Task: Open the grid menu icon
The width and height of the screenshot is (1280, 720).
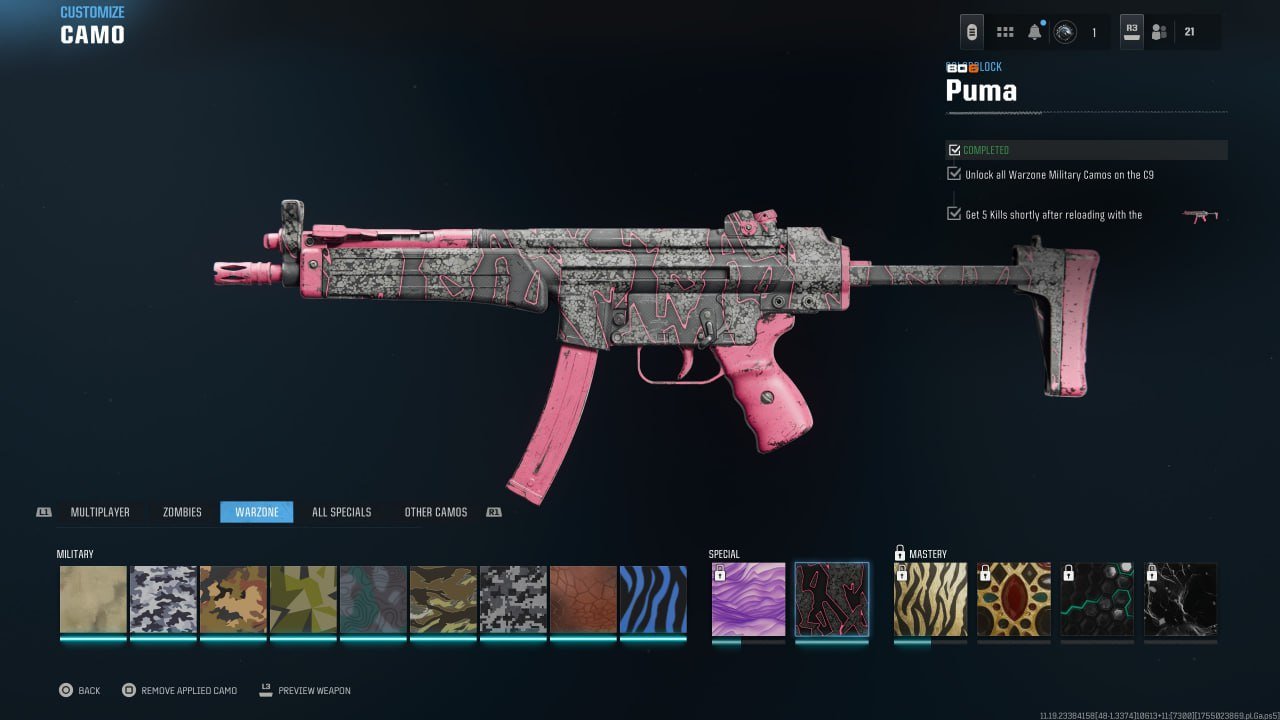Action: [1005, 32]
